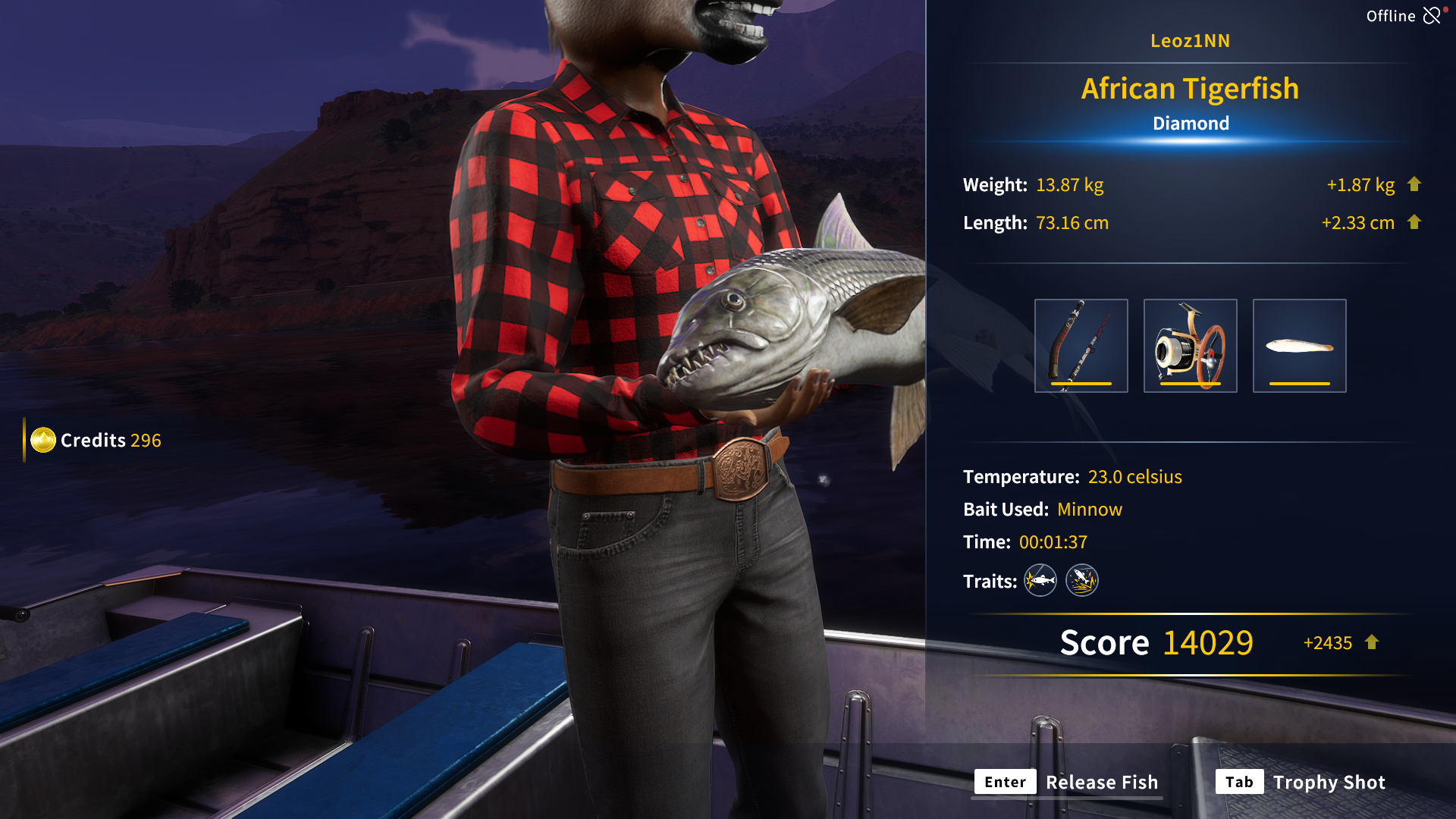Image resolution: width=1456 pixels, height=819 pixels.
Task: Select the fishing rod gear slot
Action: (x=1081, y=346)
